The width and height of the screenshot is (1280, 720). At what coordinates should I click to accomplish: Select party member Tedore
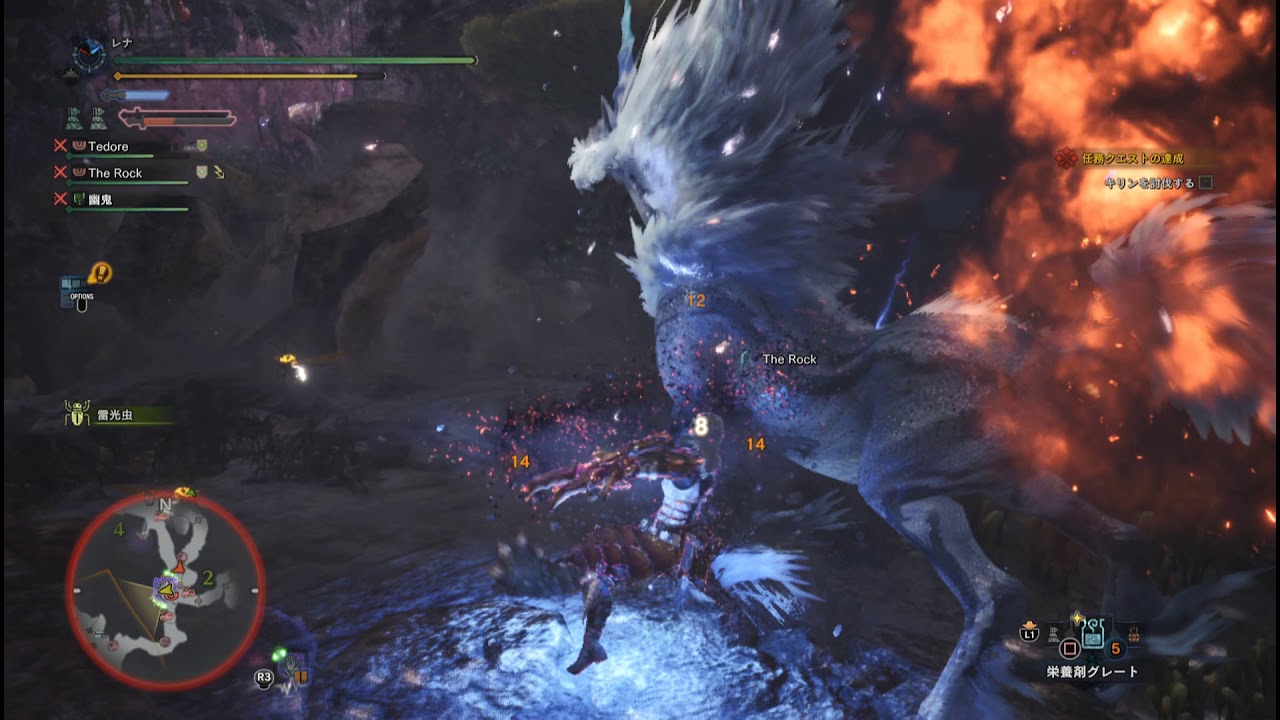click(108, 146)
